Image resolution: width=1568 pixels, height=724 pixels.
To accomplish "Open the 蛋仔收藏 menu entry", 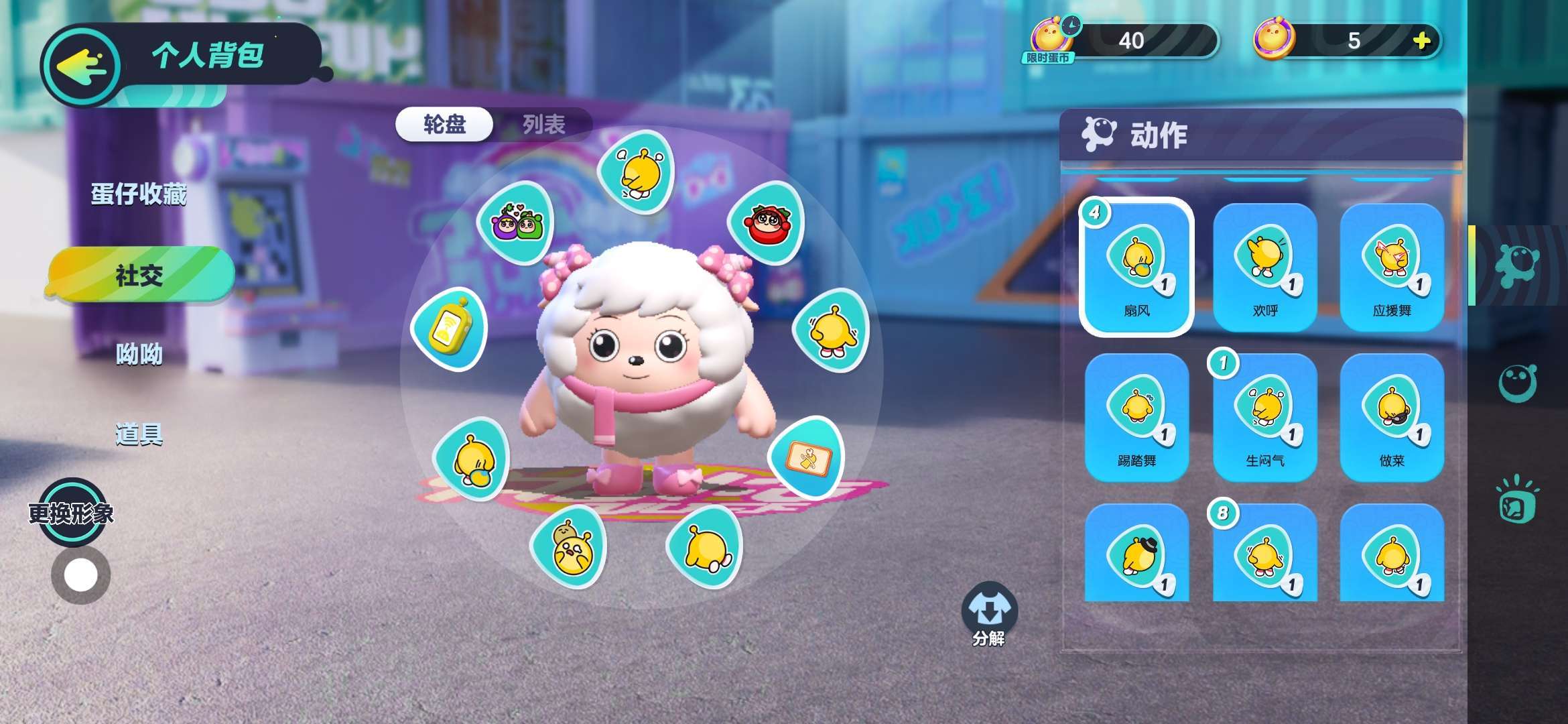I will (139, 194).
